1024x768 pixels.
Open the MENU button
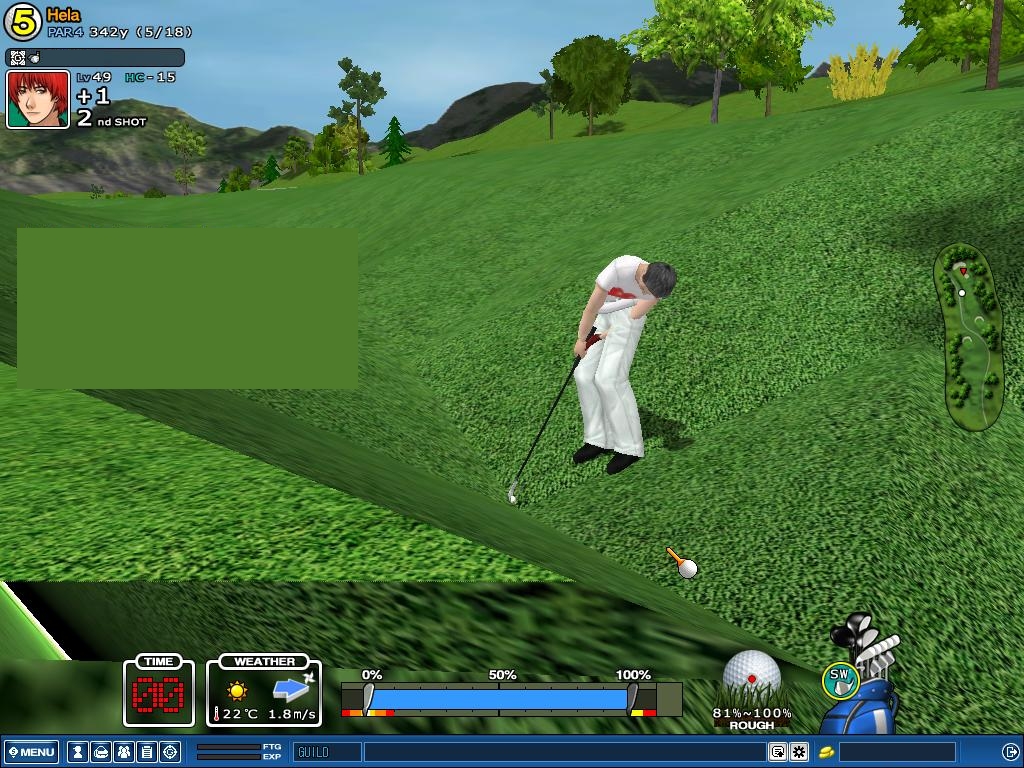click(x=32, y=752)
